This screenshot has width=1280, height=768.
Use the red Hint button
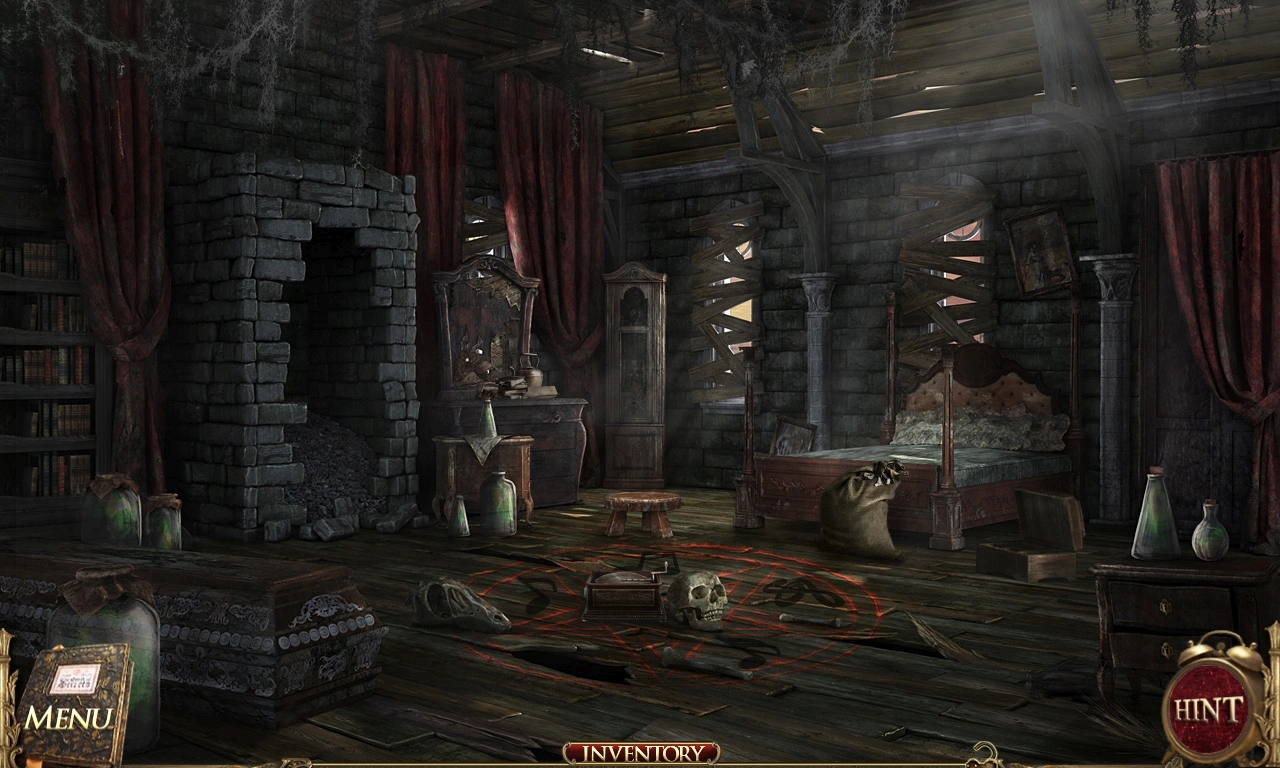click(x=1209, y=711)
